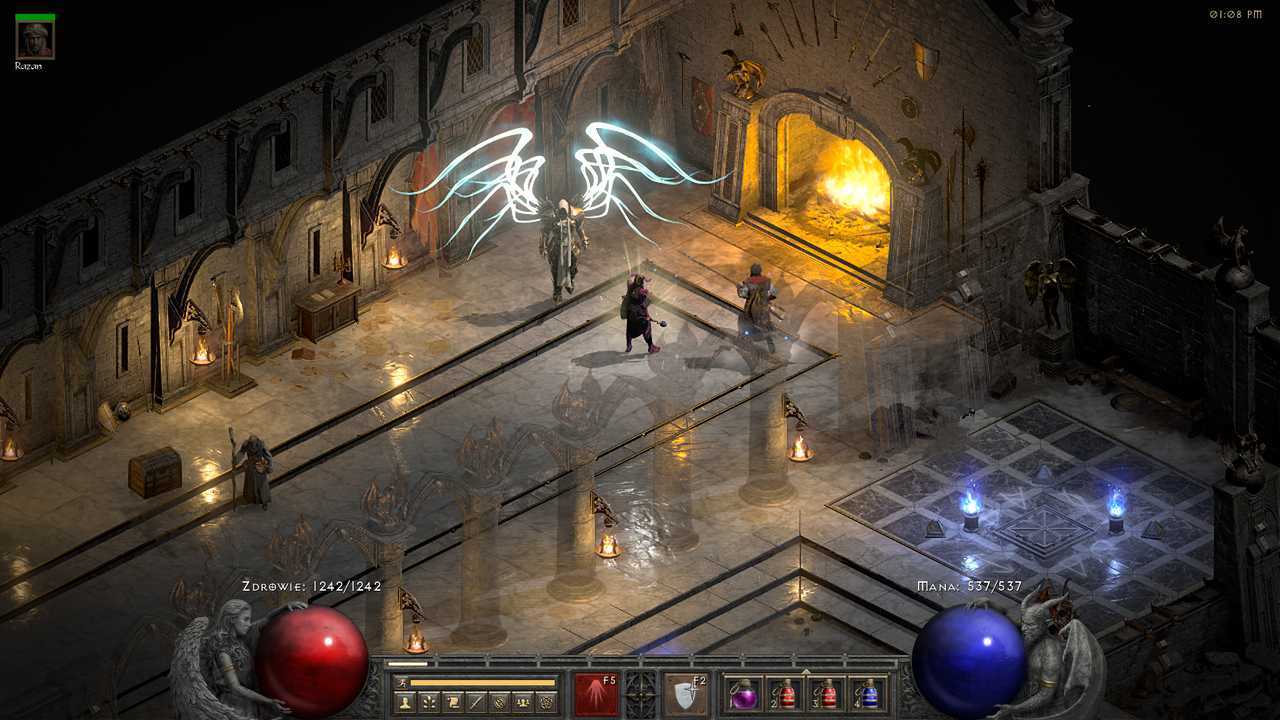Image resolution: width=1280 pixels, height=720 pixels.
Task: Select the F2 shield skill icon
Action: tap(686, 694)
